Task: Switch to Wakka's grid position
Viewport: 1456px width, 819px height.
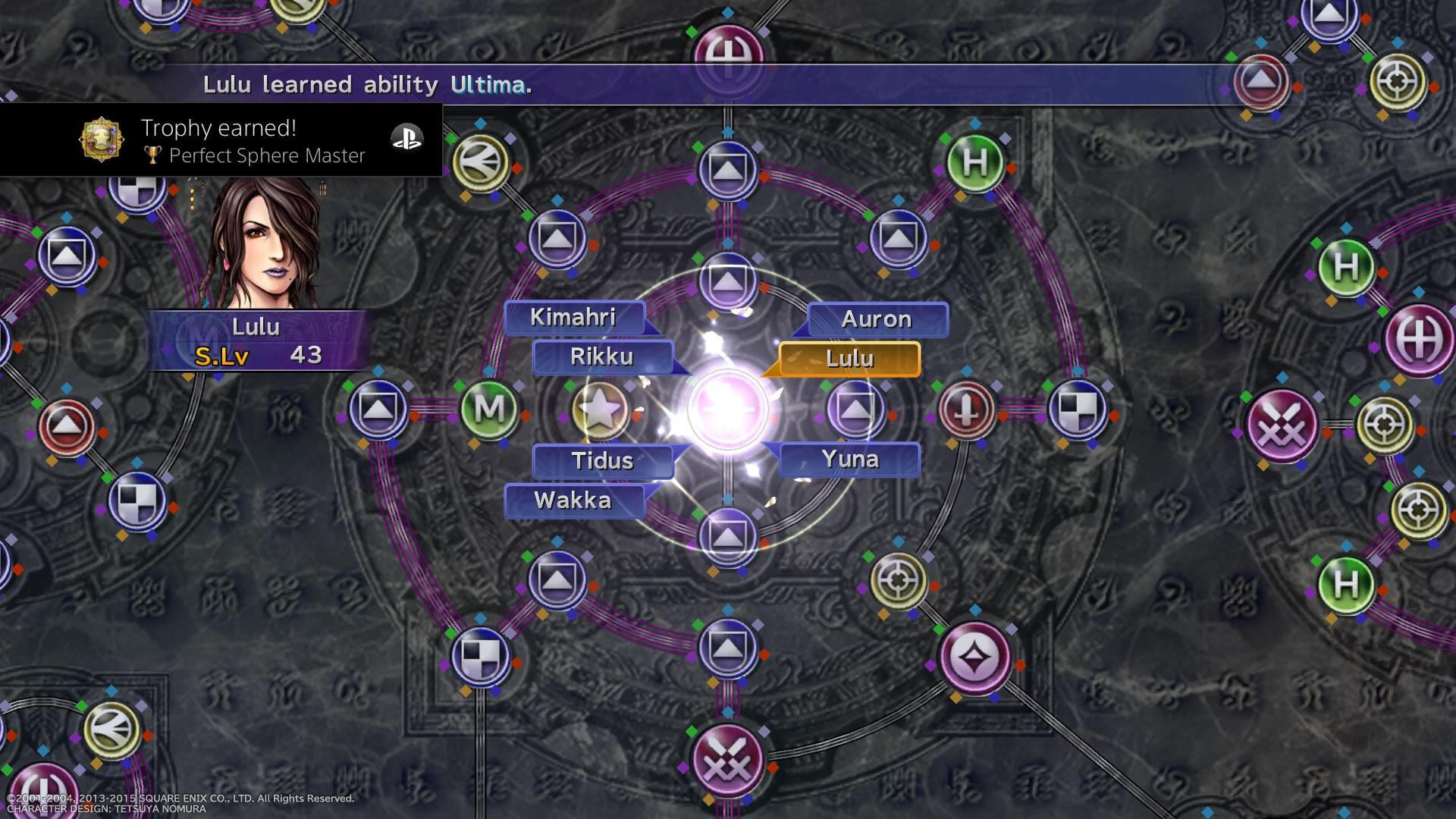Action: pyautogui.click(x=573, y=500)
